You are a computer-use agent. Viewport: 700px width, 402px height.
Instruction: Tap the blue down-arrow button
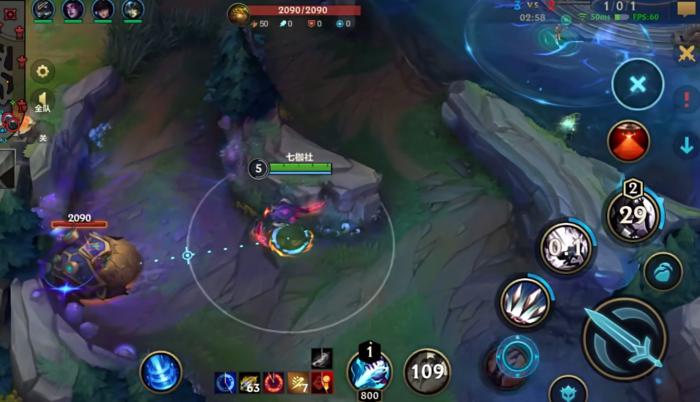coord(686,145)
